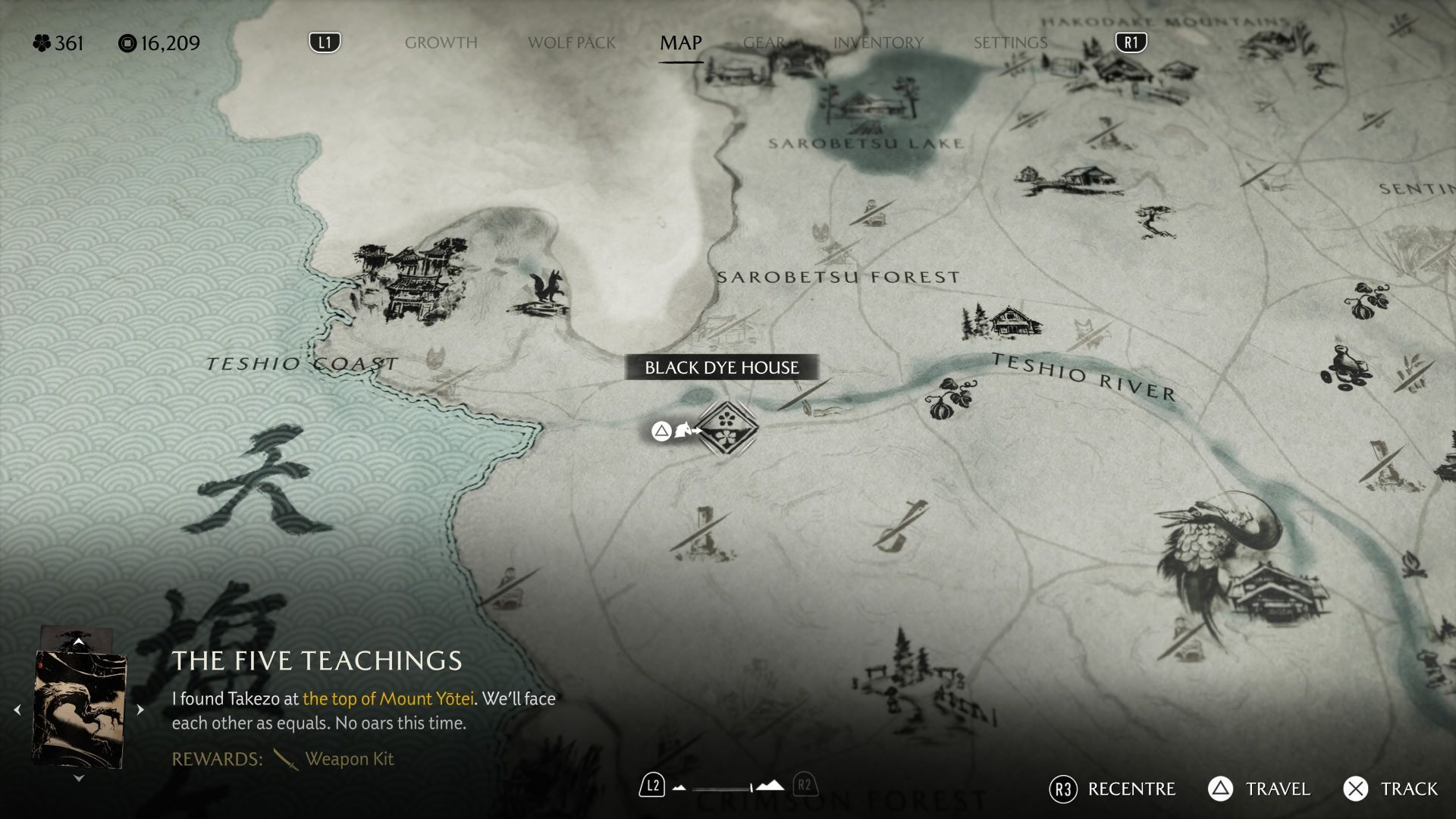
Task: Go to the Gear tab
Action: tap(763, 43)
